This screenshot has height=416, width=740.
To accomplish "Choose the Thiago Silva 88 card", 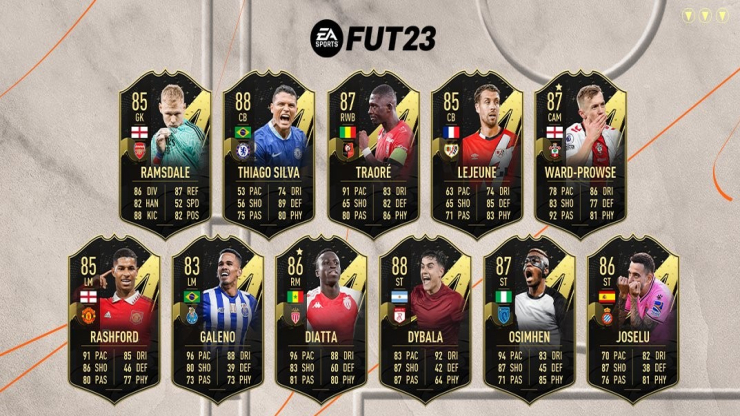I will [x=268, y=147].
